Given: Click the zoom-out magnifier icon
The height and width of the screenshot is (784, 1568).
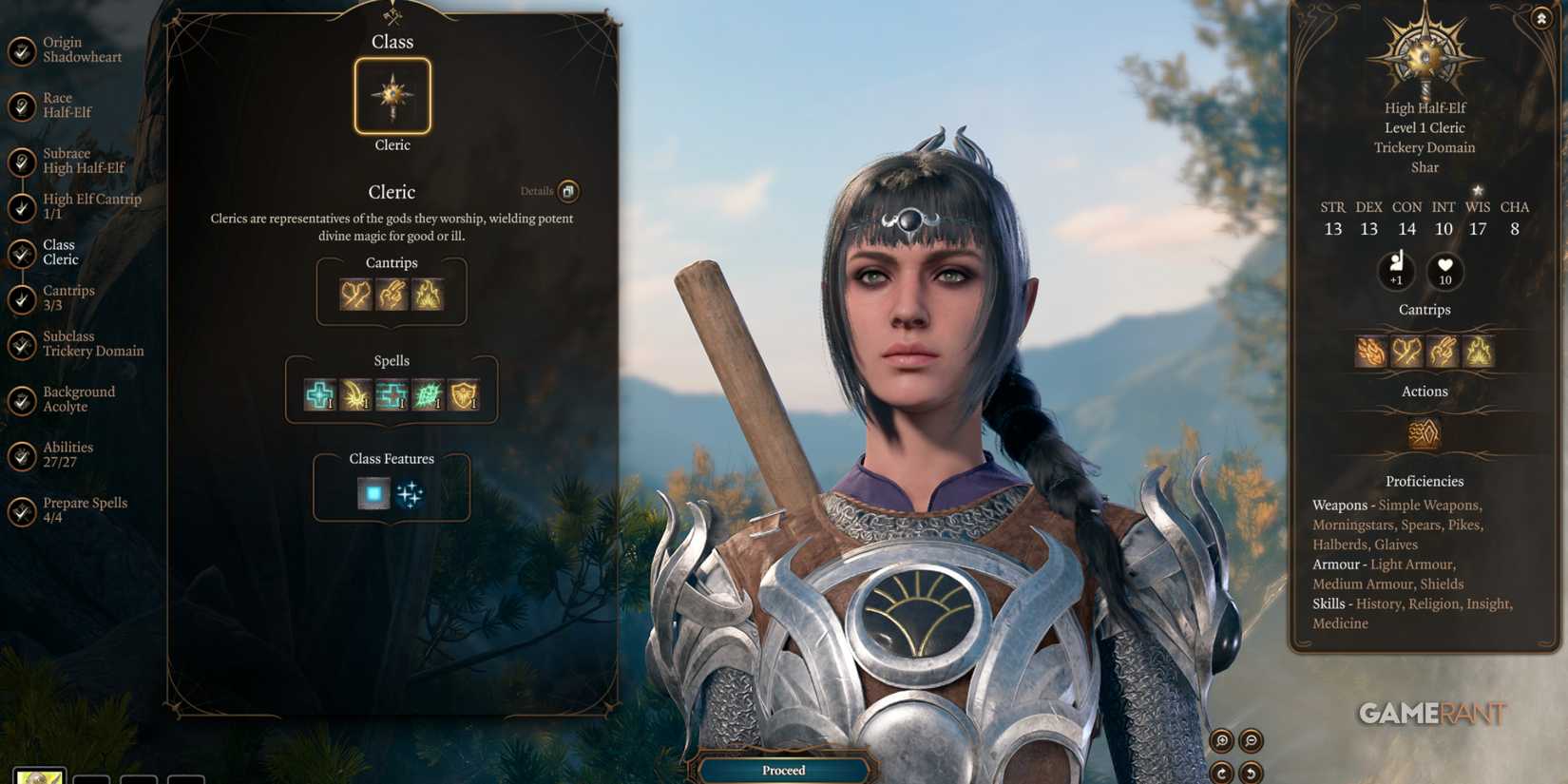Looking at the screenshot, I should pos(1250,740).
